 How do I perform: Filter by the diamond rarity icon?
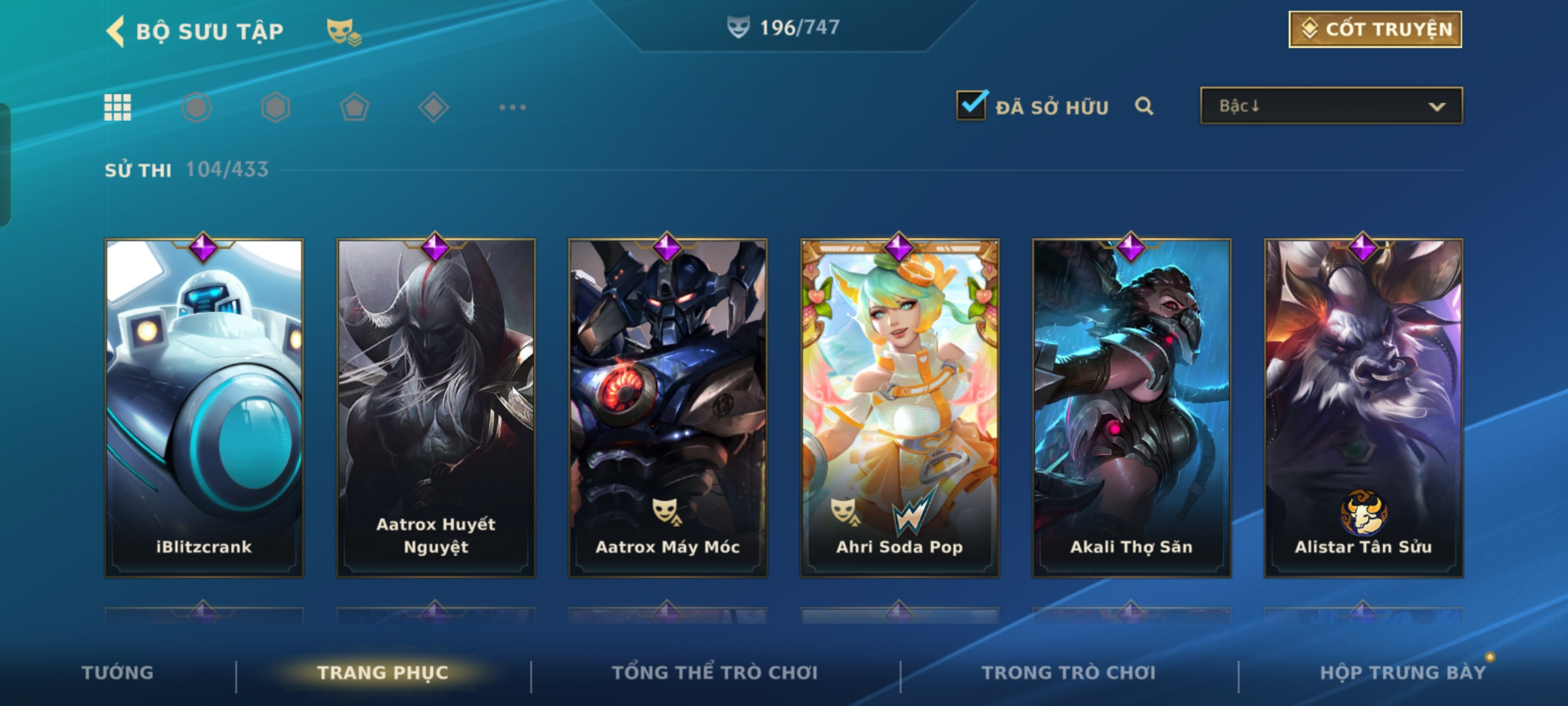click(433, 107)
